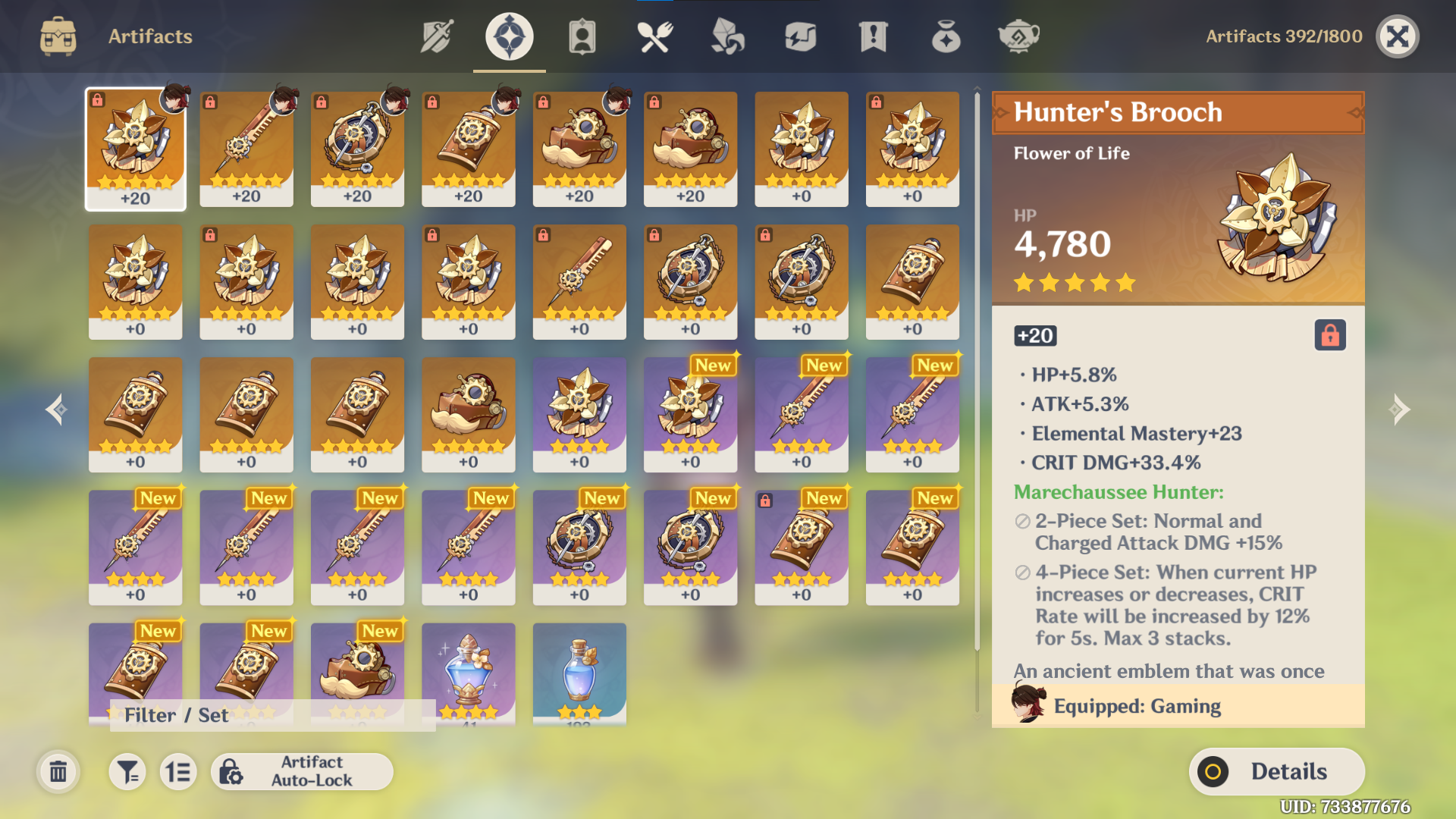This screenshot has width=1456, height=819.
Task: Select the Precious Items inventory icon
Action: 945,36
